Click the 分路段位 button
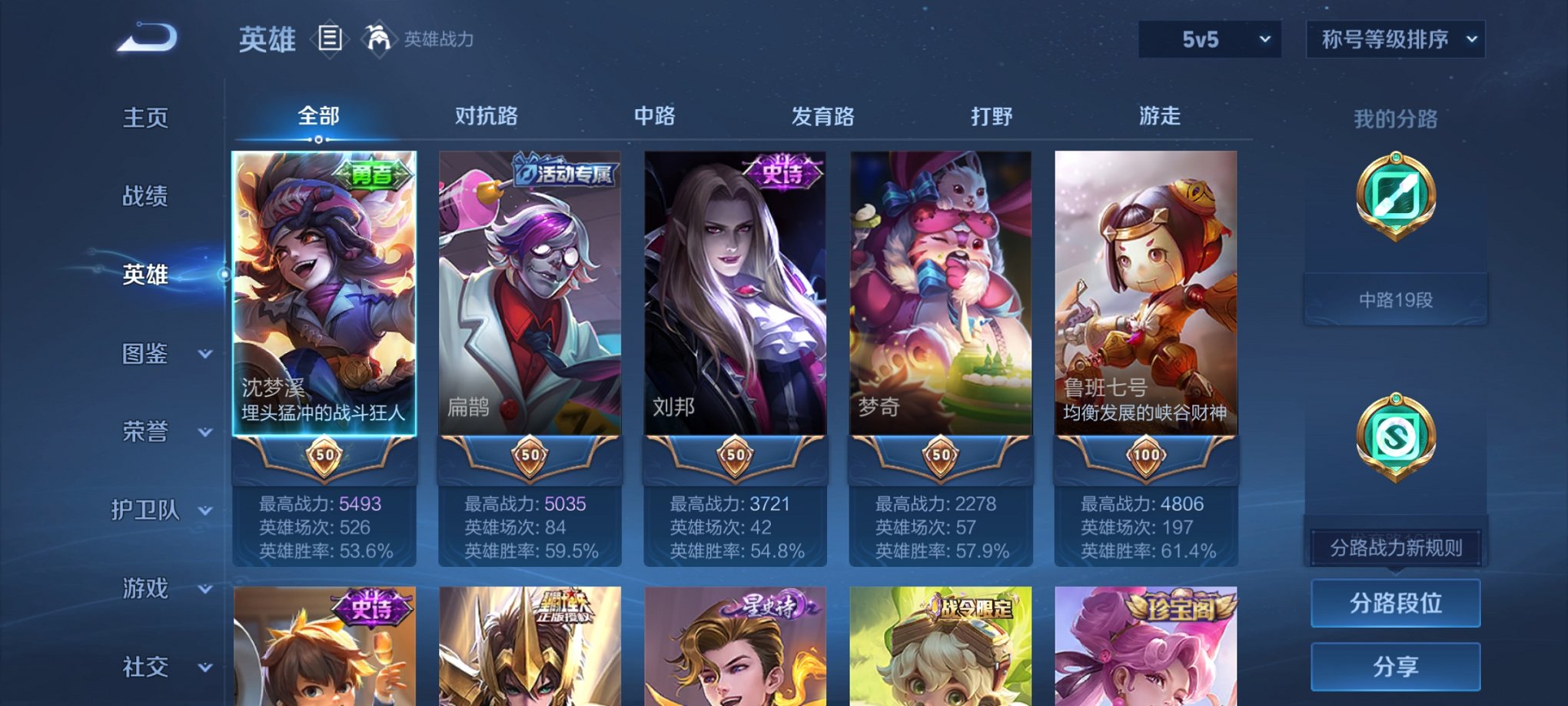This screenshot has width=1568, height=706. (1395, 602)
